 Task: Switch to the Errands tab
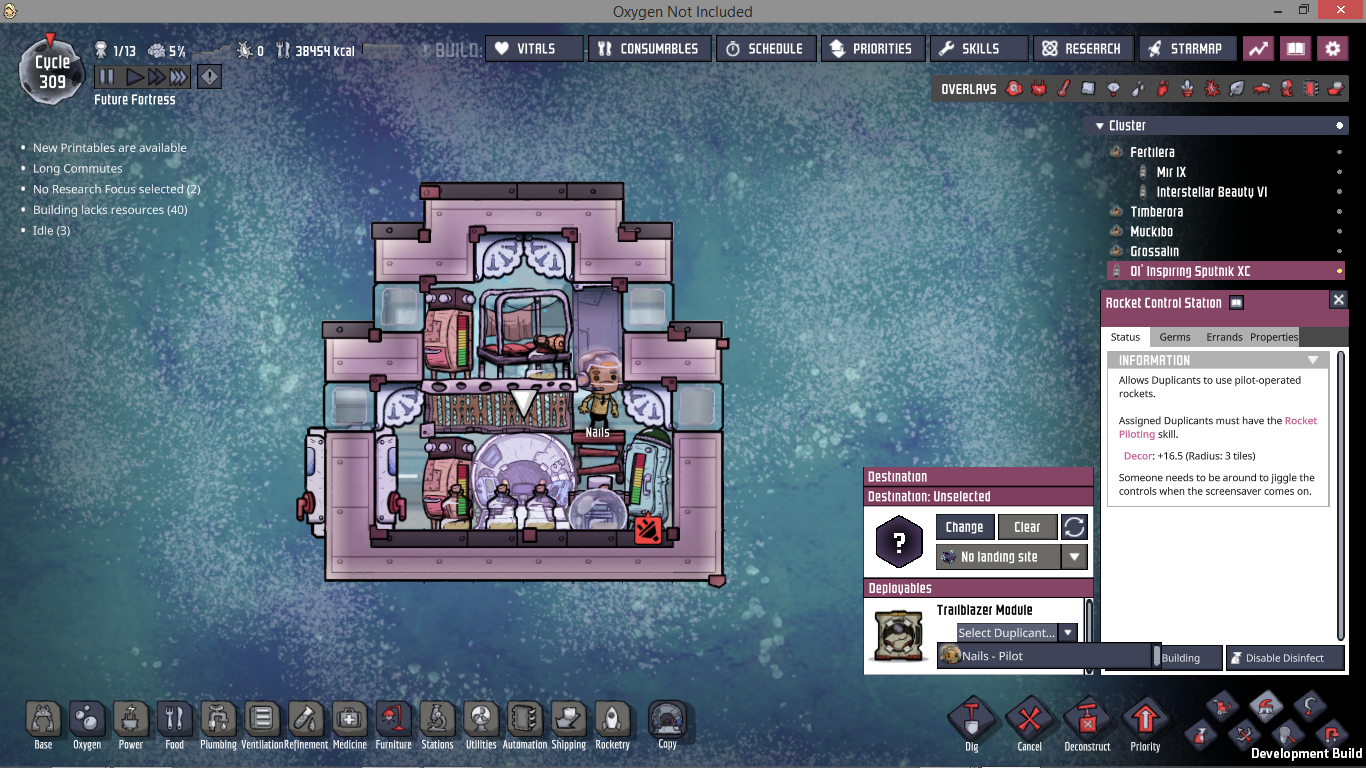[x=1224, y=337]
